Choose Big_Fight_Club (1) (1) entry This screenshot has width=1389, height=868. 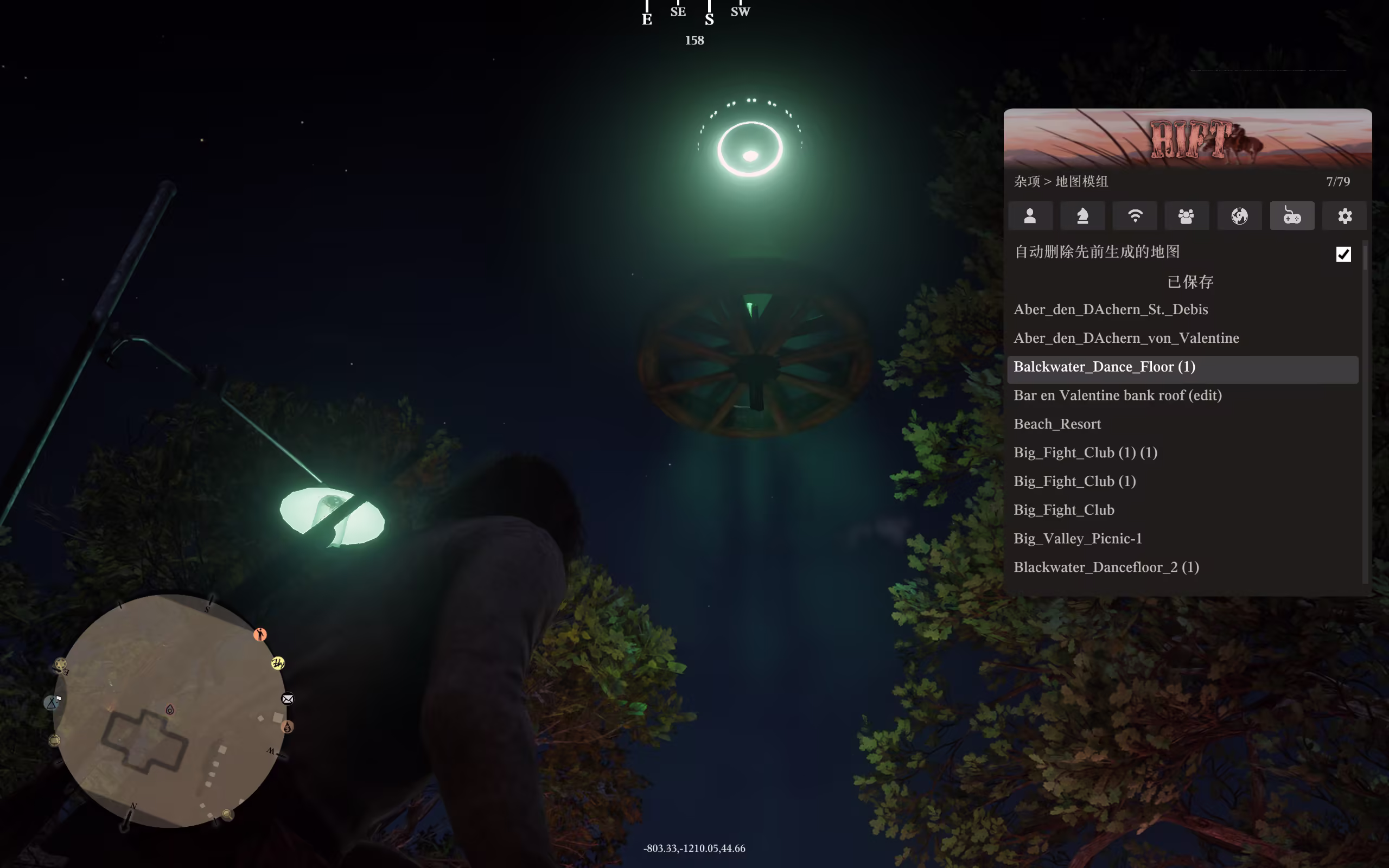point(1085,453)
